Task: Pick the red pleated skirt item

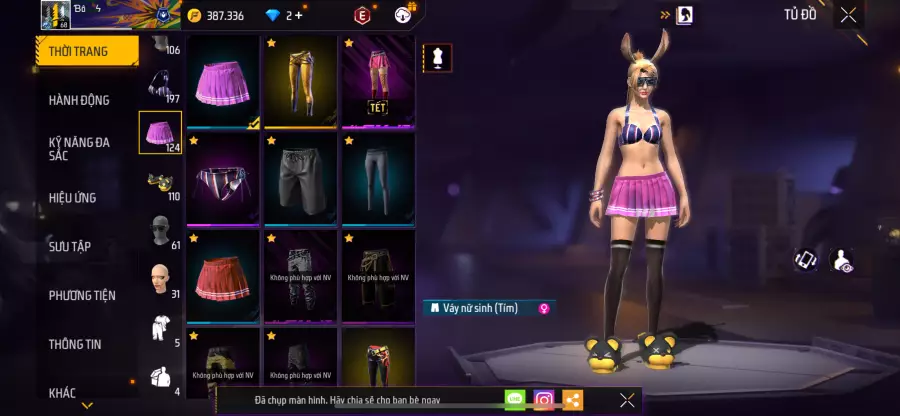Action: [x=222, y=273]
